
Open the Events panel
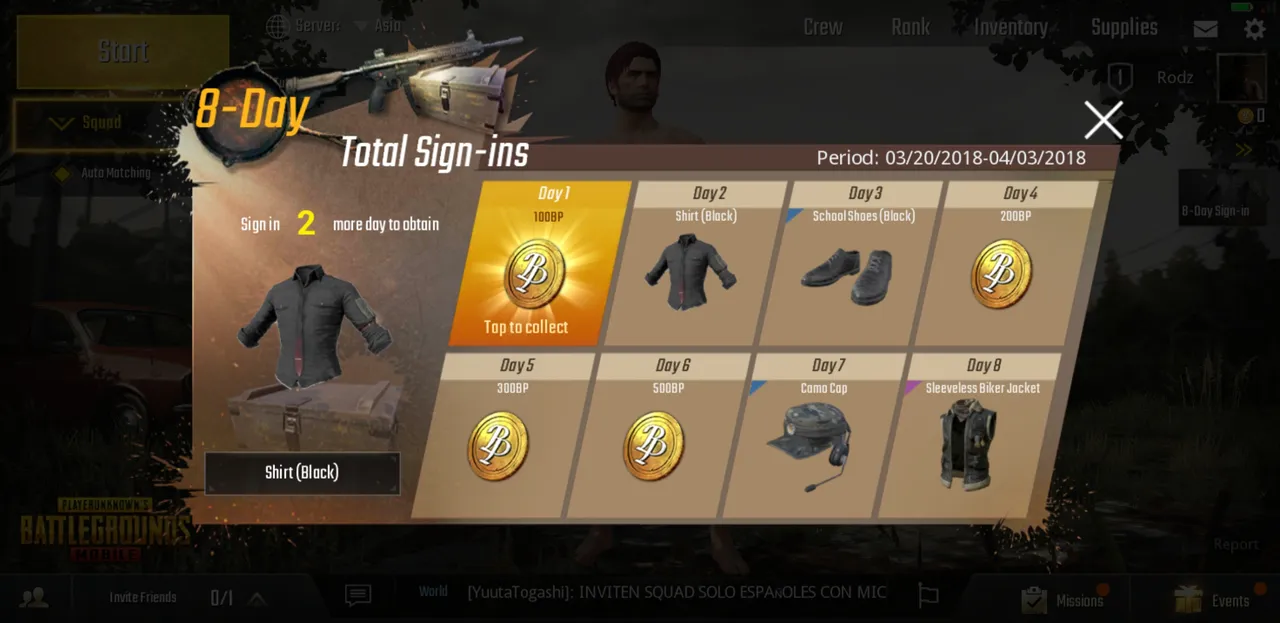coord(1213,600)
